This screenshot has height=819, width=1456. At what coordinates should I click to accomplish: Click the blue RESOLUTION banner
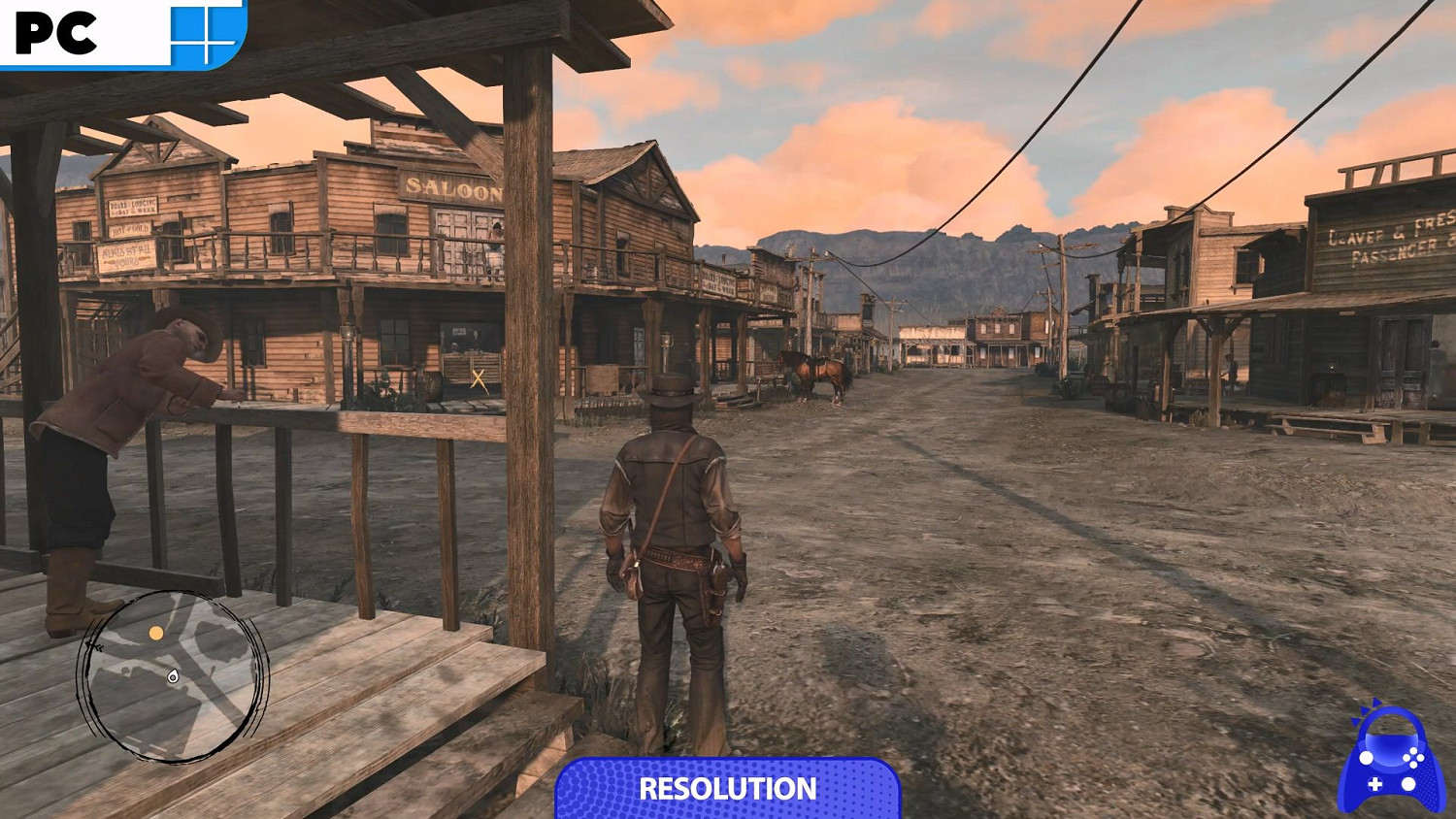click(x=727, y=788)
